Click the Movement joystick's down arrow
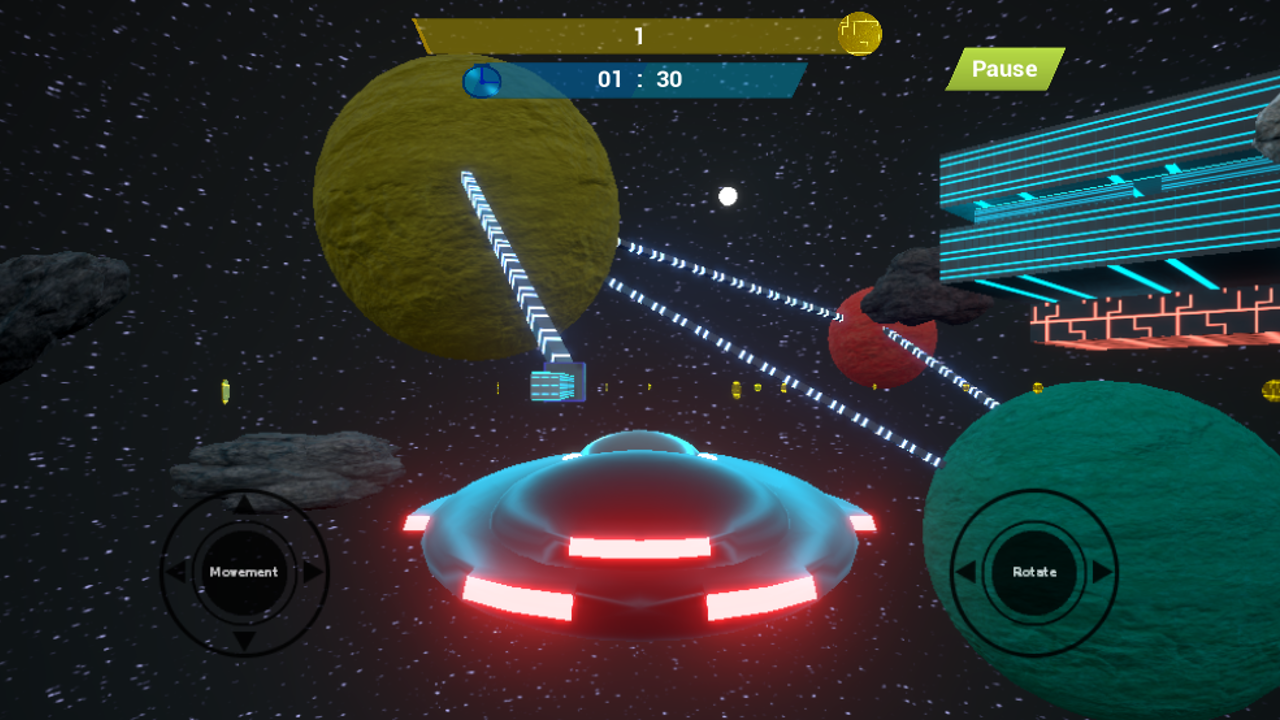The image size is (1280, 720). point(244,640)
